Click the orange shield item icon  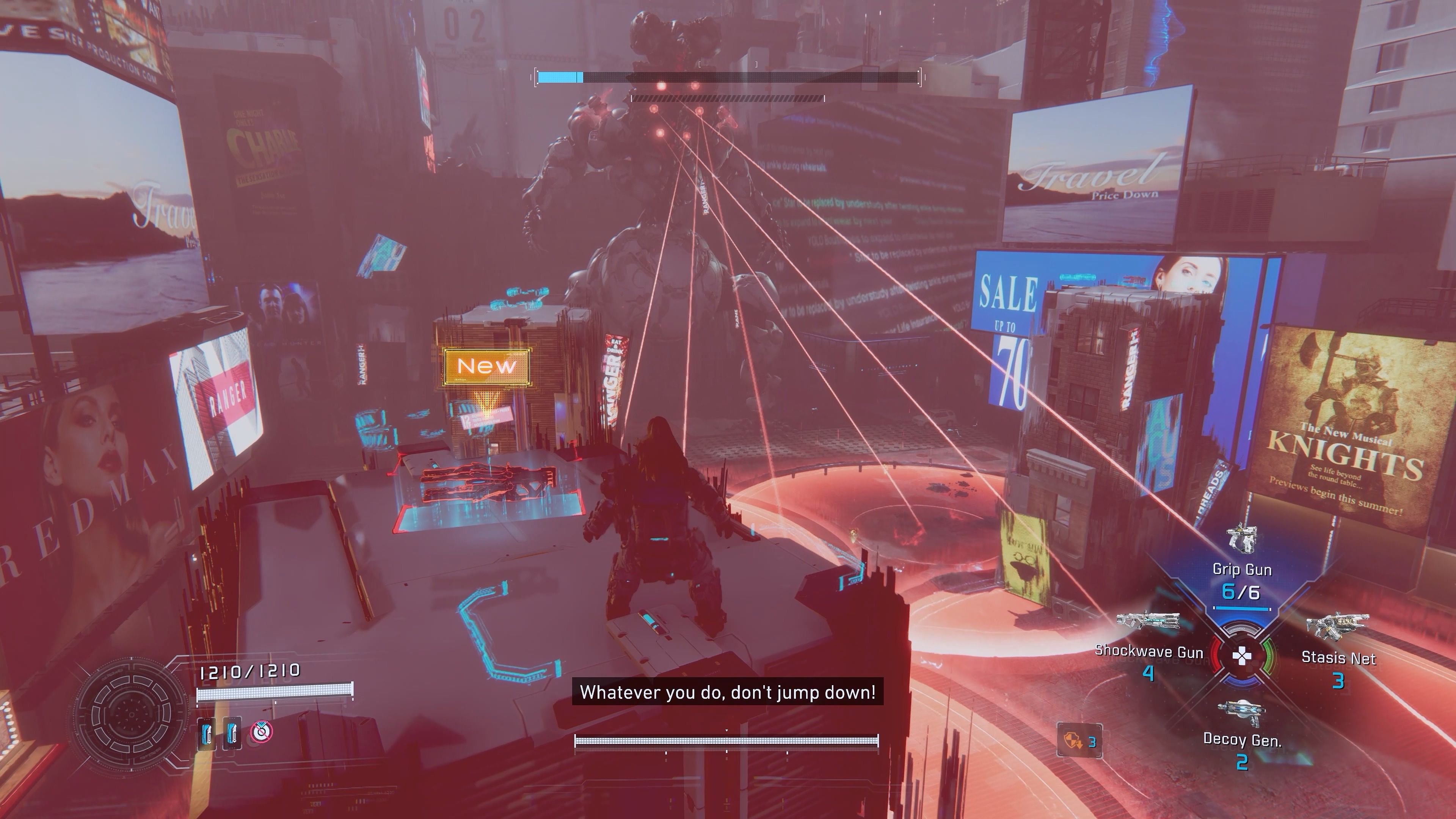(x=1071, y=741)
